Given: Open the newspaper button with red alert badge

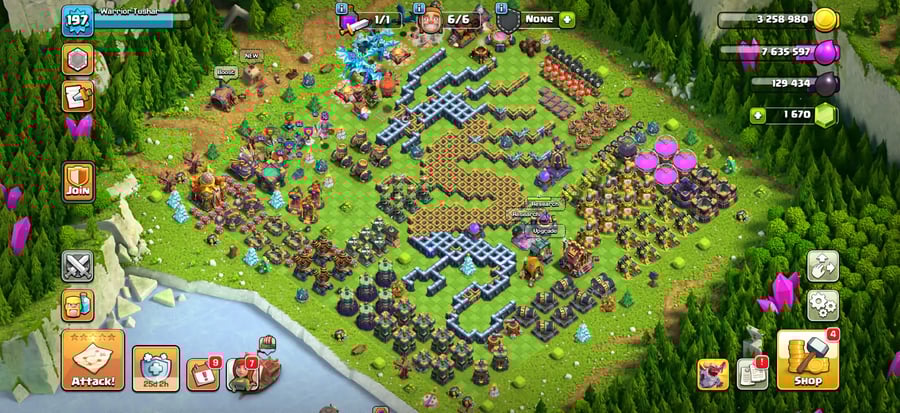Looking at the screenshot, I should click(751, 374).
